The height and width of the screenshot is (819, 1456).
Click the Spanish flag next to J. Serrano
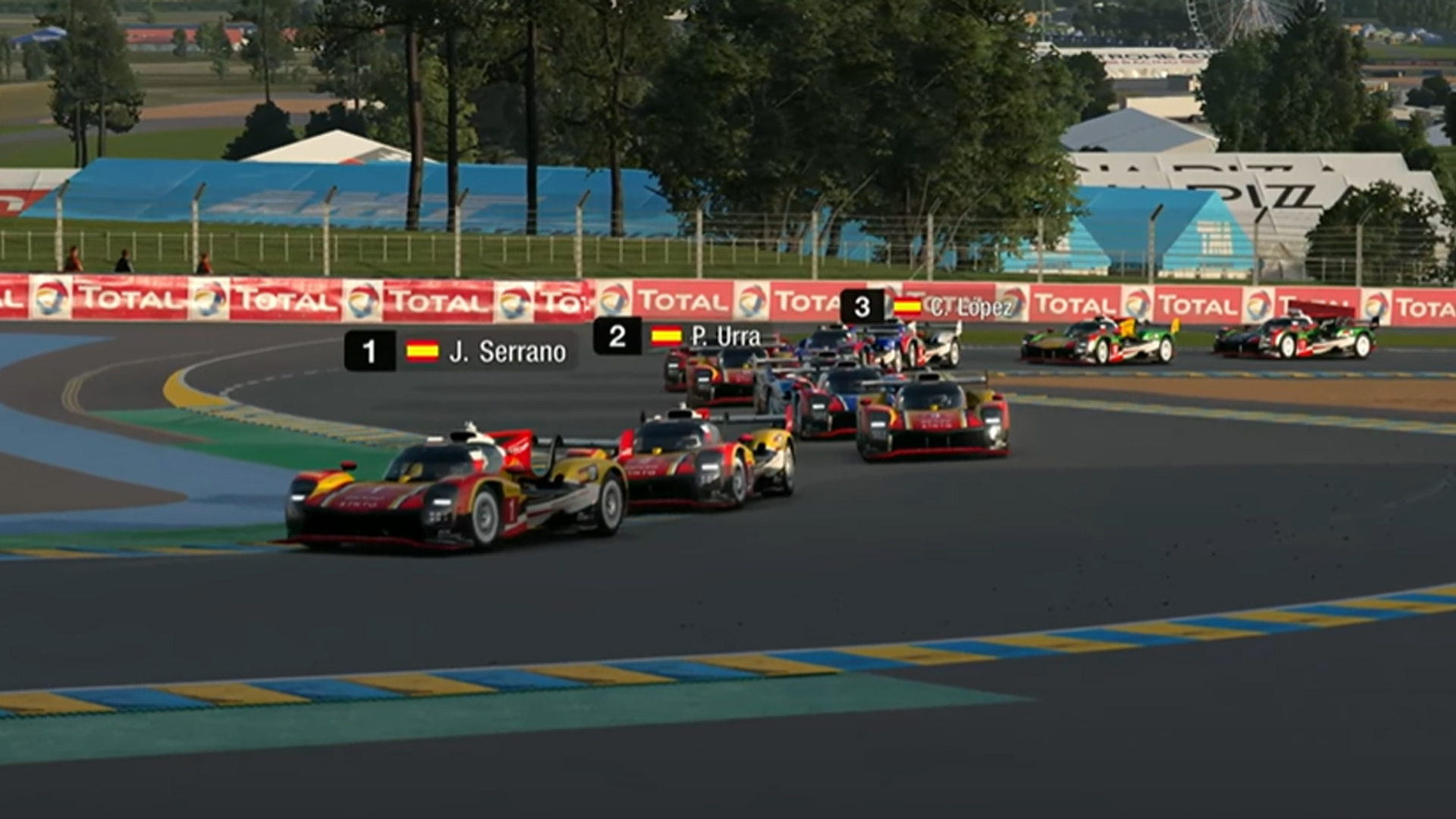[x=422, y=350]
